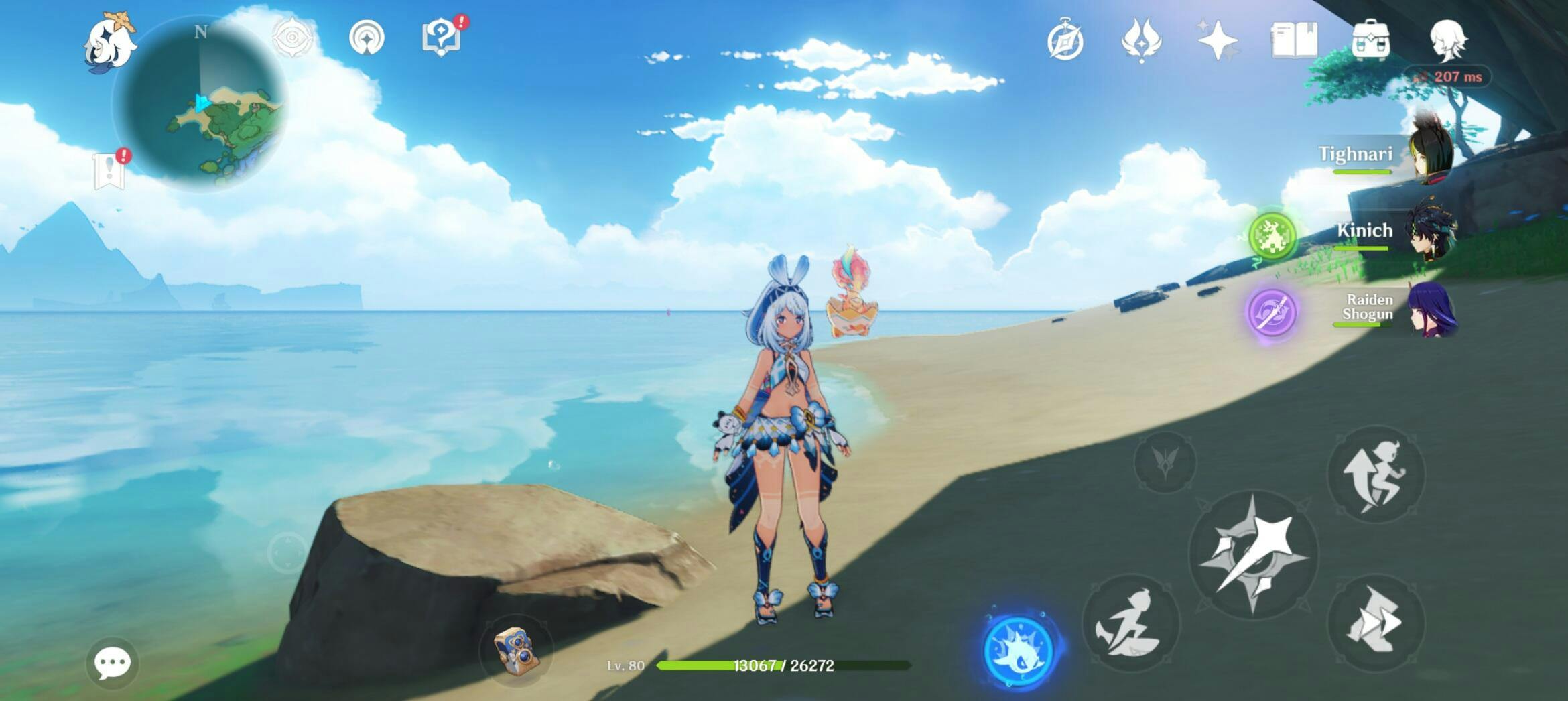Open the quest navigation icon
Screen dimensions: 1568x701
click(x=367, y=38)
